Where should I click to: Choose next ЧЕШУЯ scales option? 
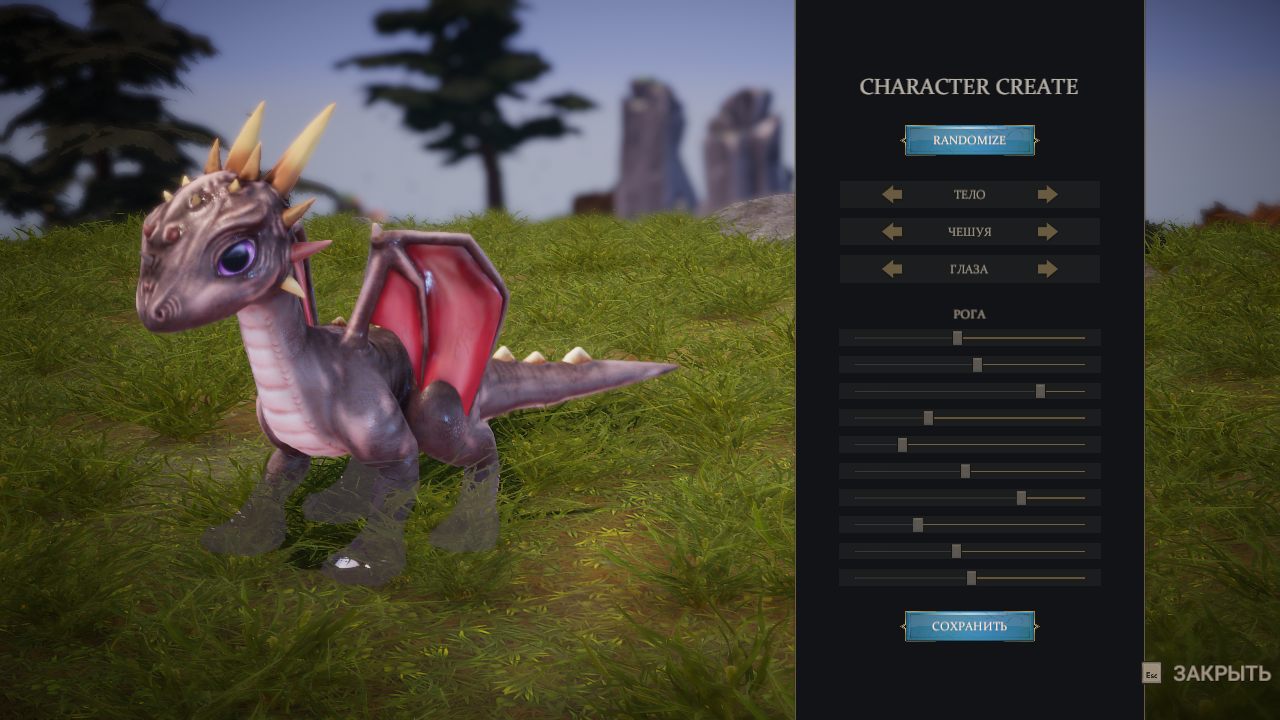[1047, 232]
